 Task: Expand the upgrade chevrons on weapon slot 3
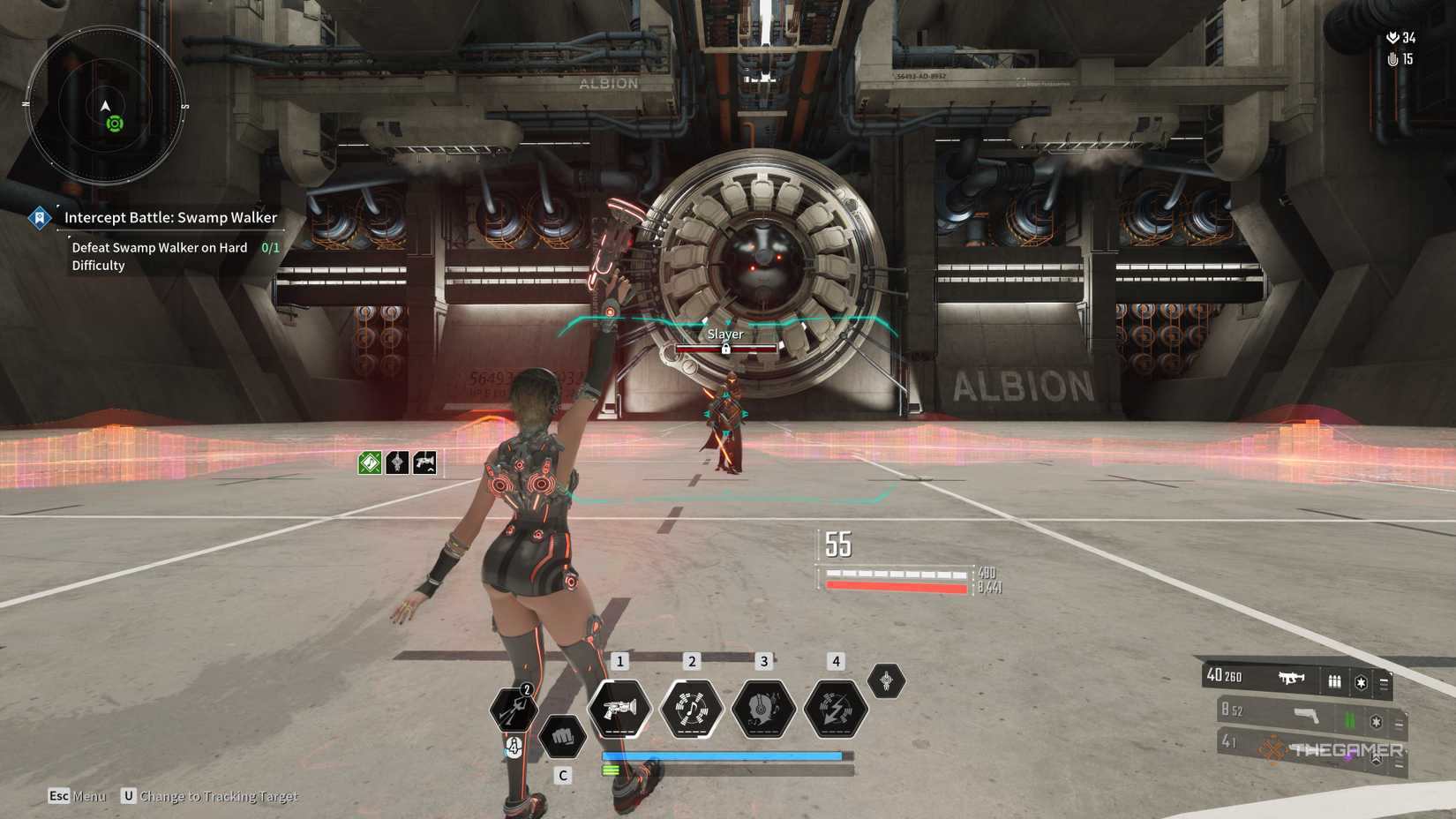(1375, 757)
